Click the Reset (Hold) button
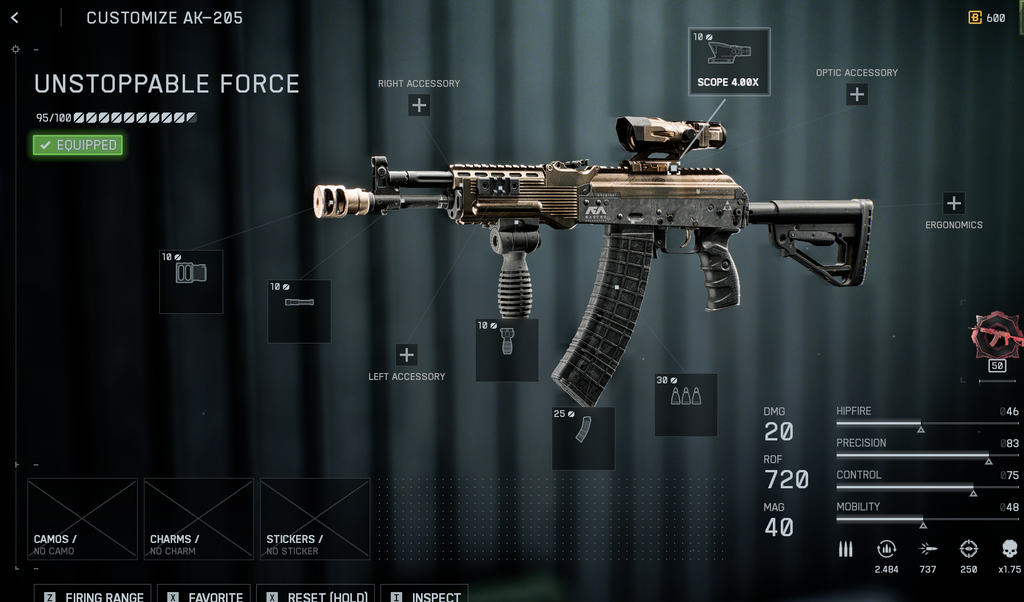This screenshot has height=602, width=1024. coord(316,596)
